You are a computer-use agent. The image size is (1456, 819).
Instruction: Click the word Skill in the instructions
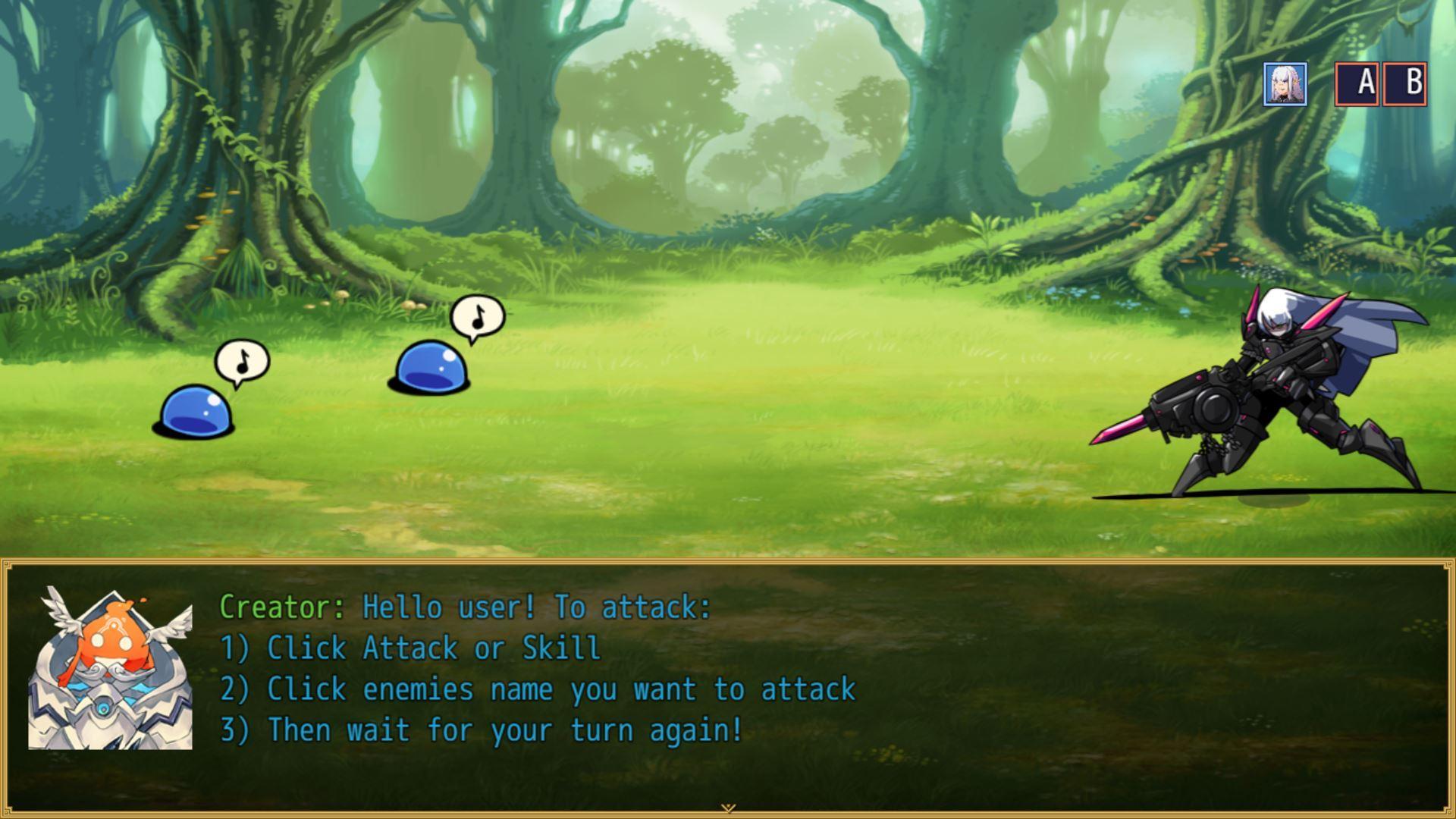pyautogui.click(x=561, y=648)
